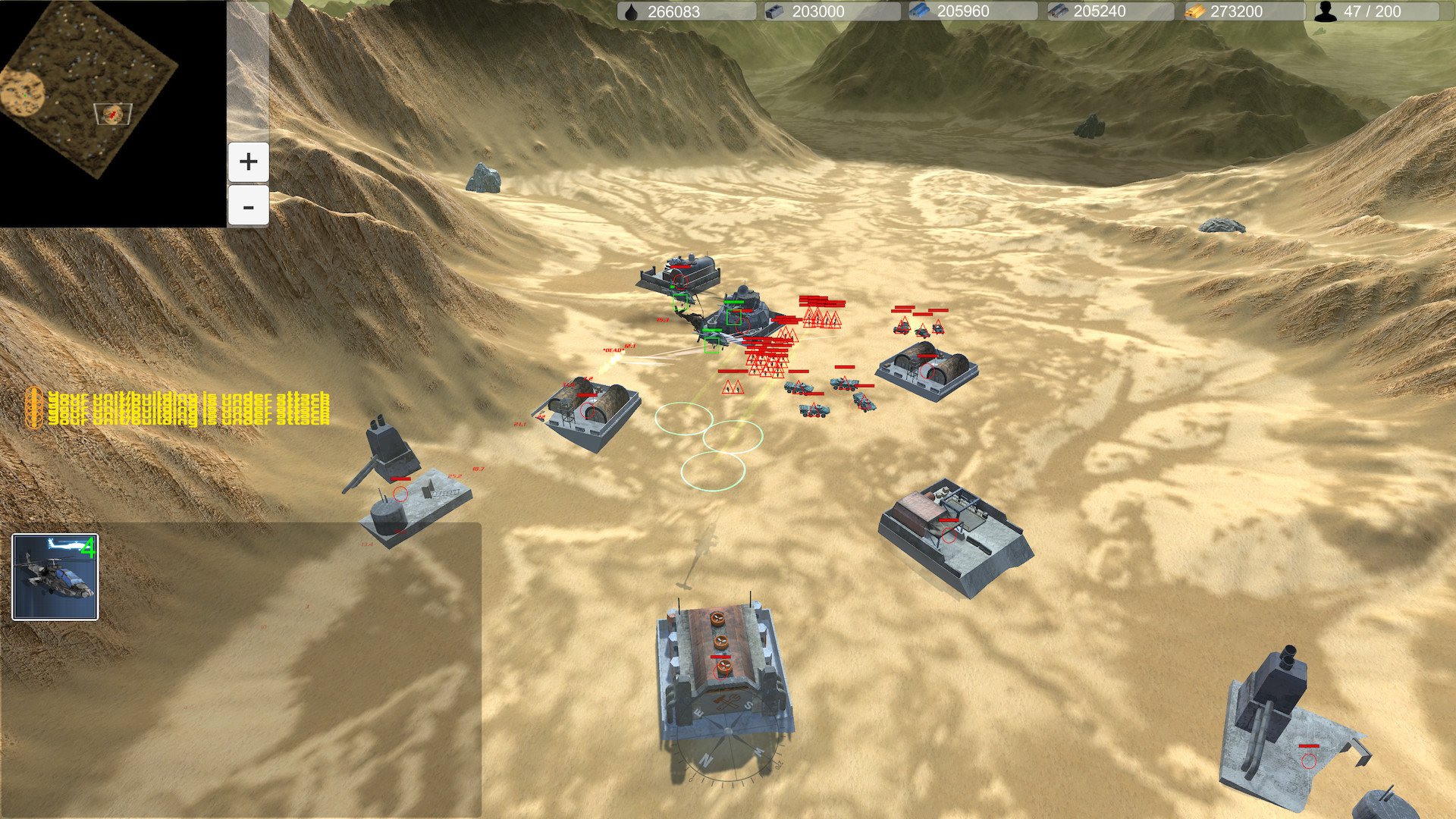Select the rounded hangar building on the right
1456x819 pixels.
click(929, 368)
